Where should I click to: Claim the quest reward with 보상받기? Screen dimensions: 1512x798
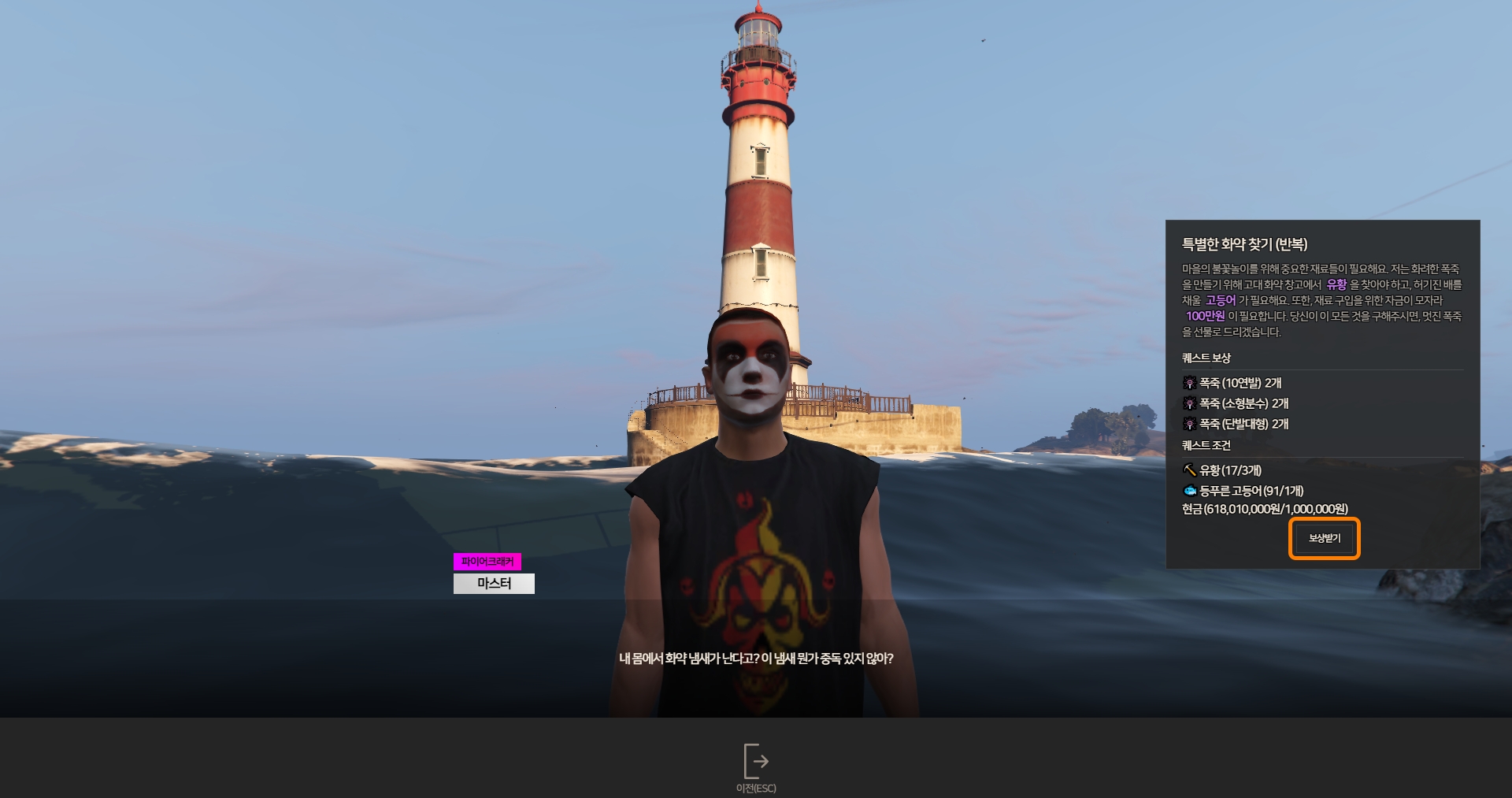pyautogui.click(x=1324, y=539)
